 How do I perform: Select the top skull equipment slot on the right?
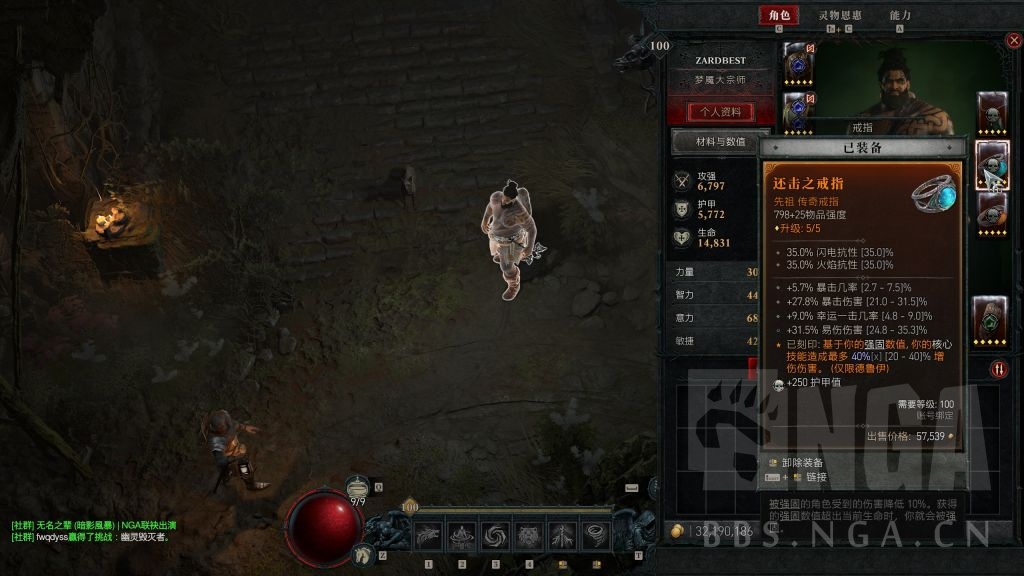(x=991, y=111)
